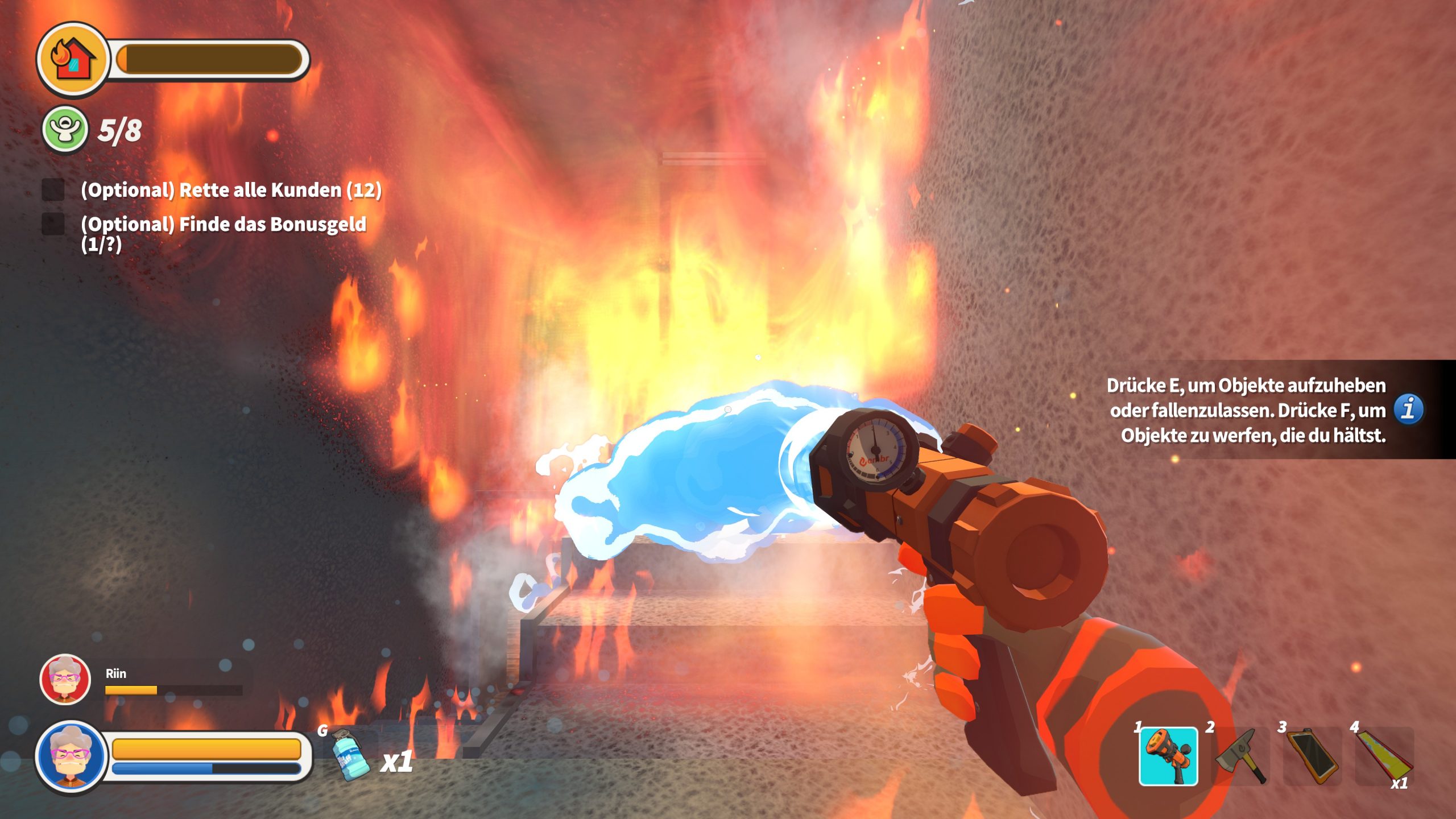Choose the tablet item in slot 3
The height and width of the screenshot is (819, 1456).
tap(1313, 756)
